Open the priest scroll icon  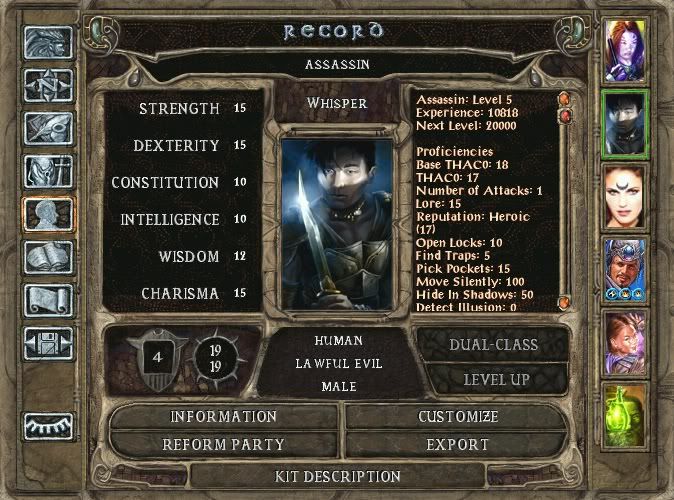[x=47, y=300]
